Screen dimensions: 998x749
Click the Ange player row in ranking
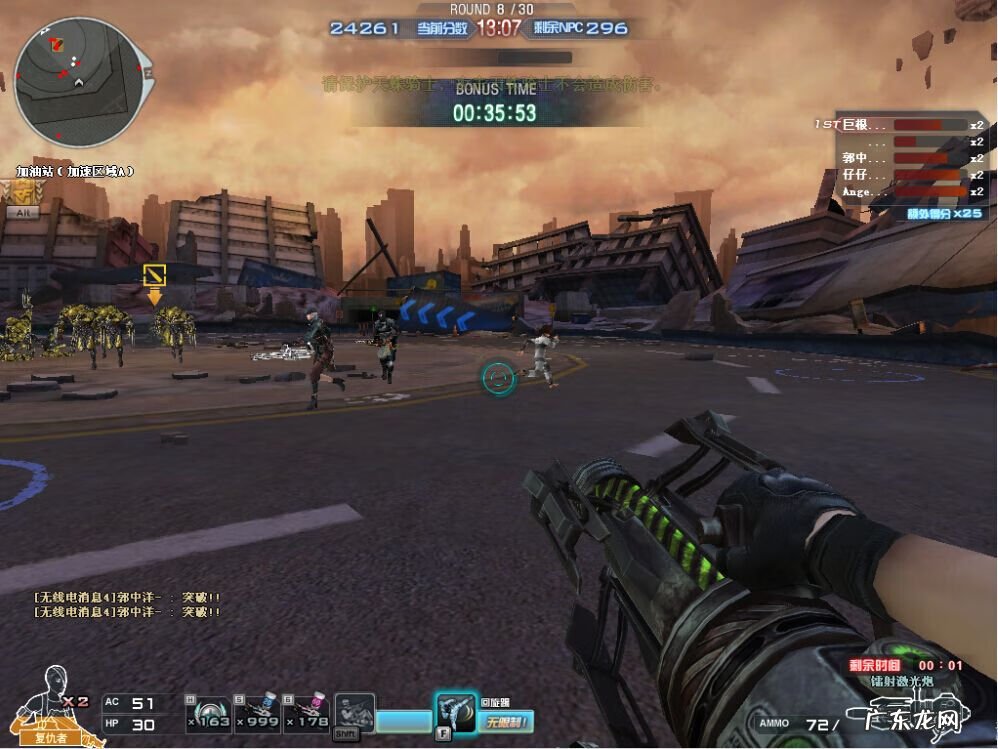coord(899,191)
